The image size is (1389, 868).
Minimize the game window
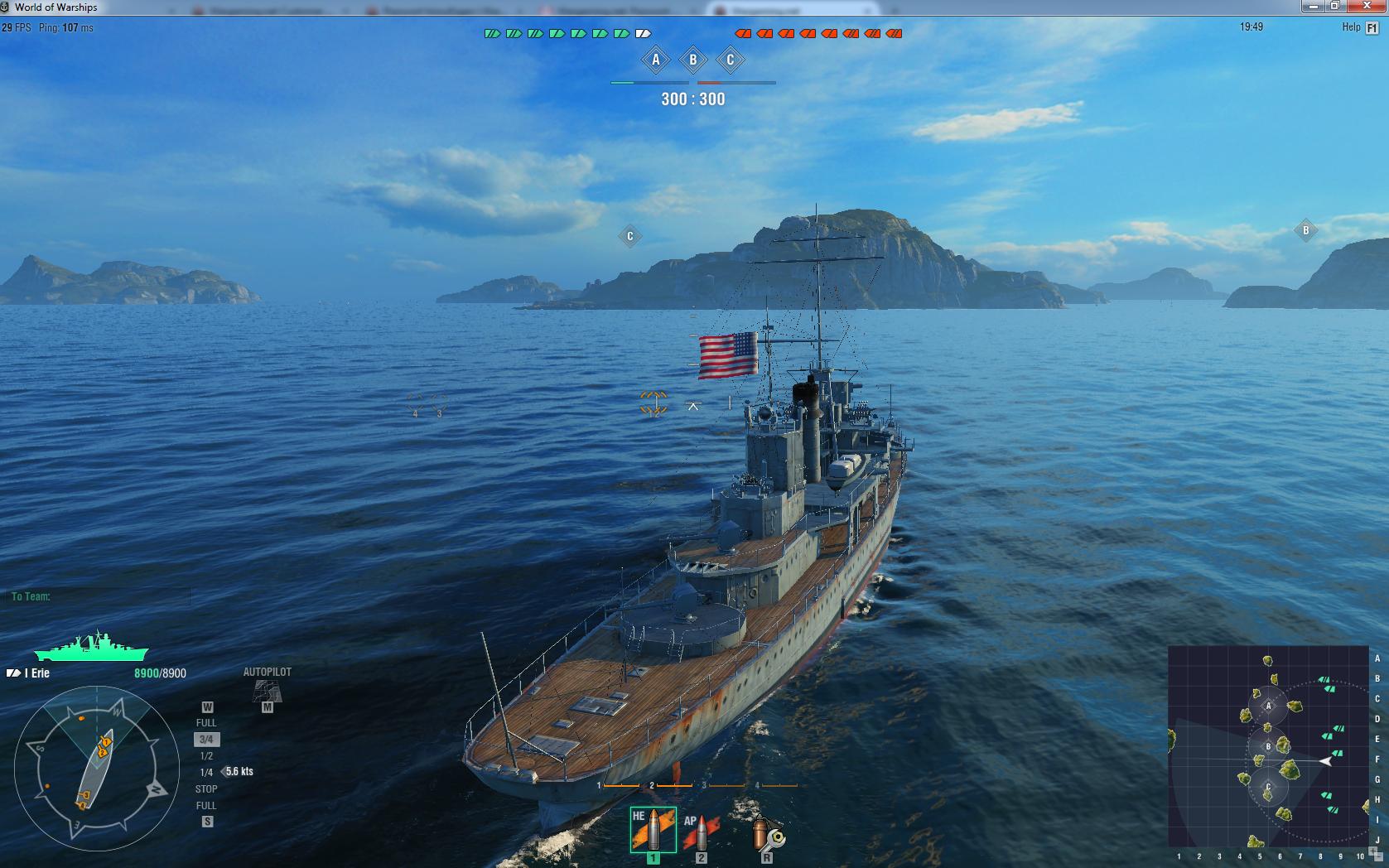[1313, 7]
